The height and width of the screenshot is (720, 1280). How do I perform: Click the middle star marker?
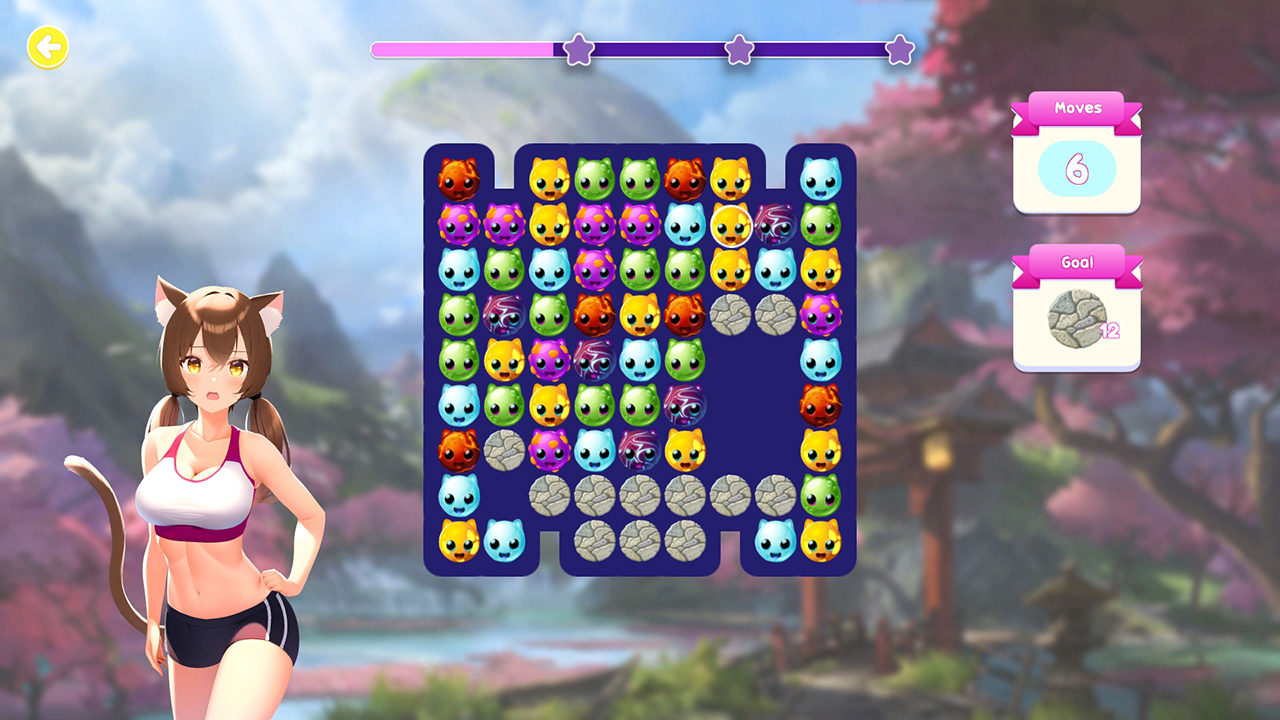tap(737, 50)
